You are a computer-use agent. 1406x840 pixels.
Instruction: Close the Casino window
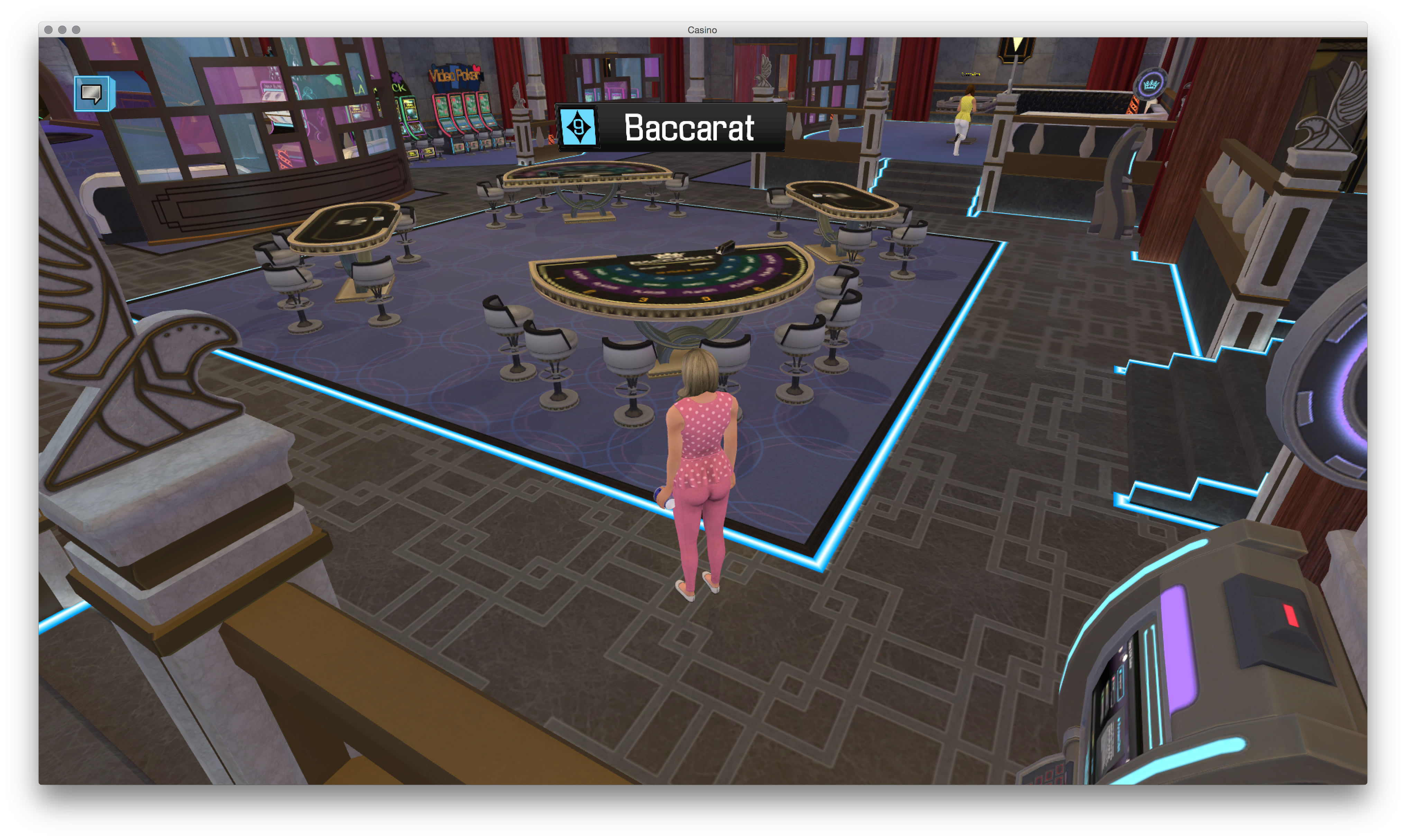tap(49, 30)
